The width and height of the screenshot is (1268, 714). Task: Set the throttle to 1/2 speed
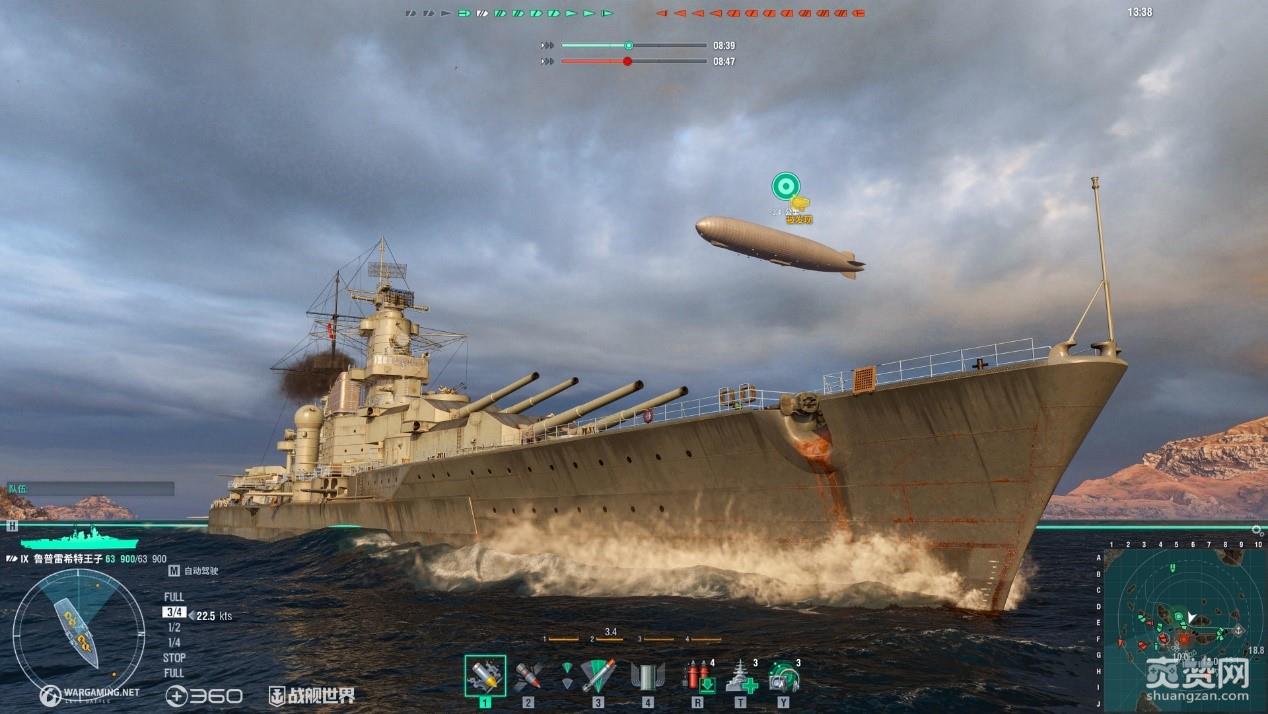tap(174, 627)
